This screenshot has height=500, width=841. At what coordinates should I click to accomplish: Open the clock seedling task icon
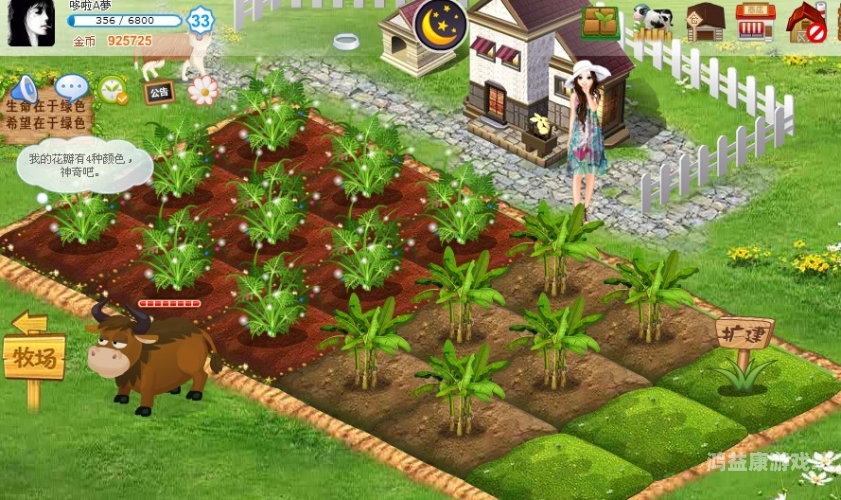pyautogui.click(x=112, y=91)
